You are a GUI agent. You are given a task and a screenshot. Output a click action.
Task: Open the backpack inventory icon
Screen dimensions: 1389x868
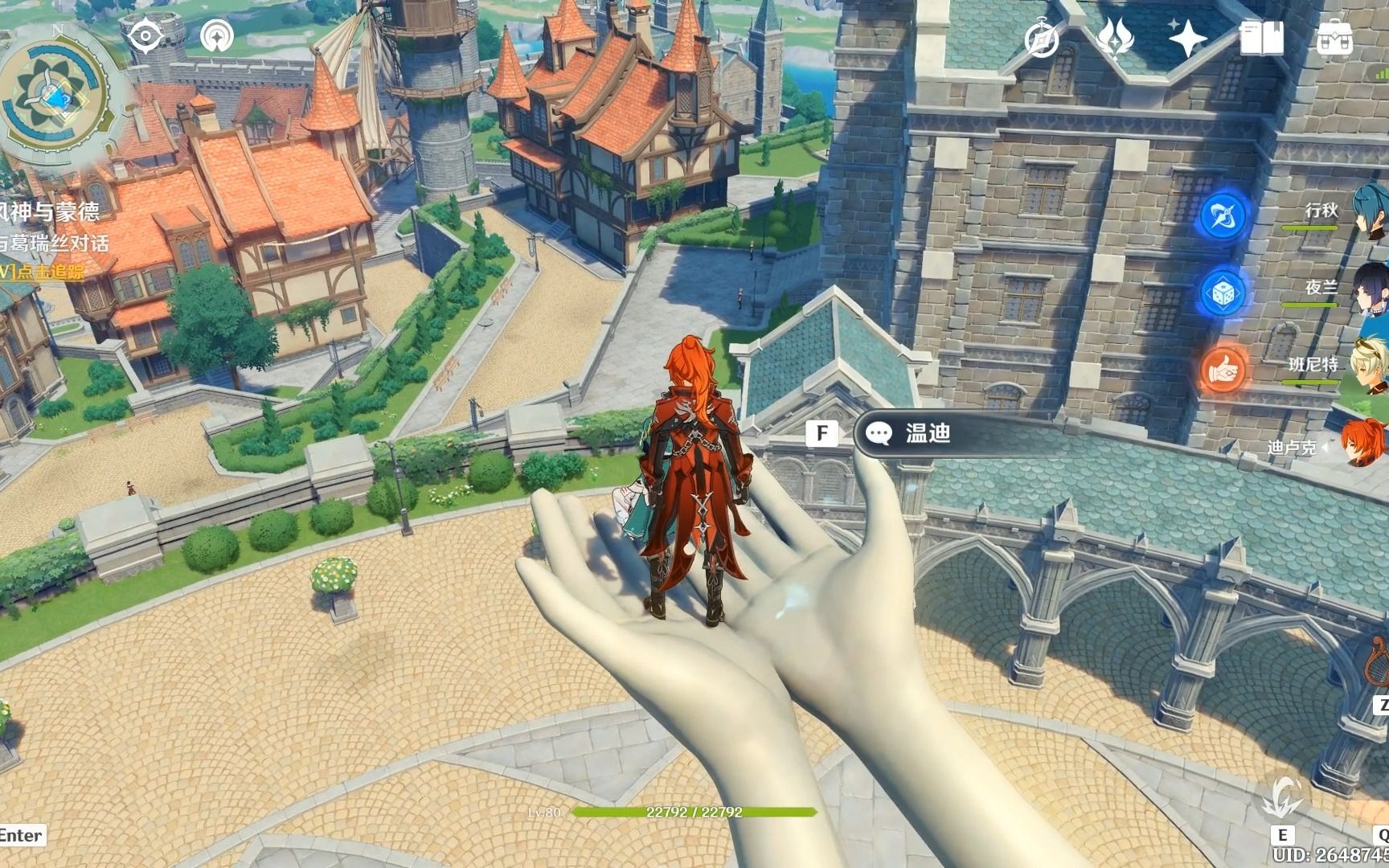[x=1334, y=38]
